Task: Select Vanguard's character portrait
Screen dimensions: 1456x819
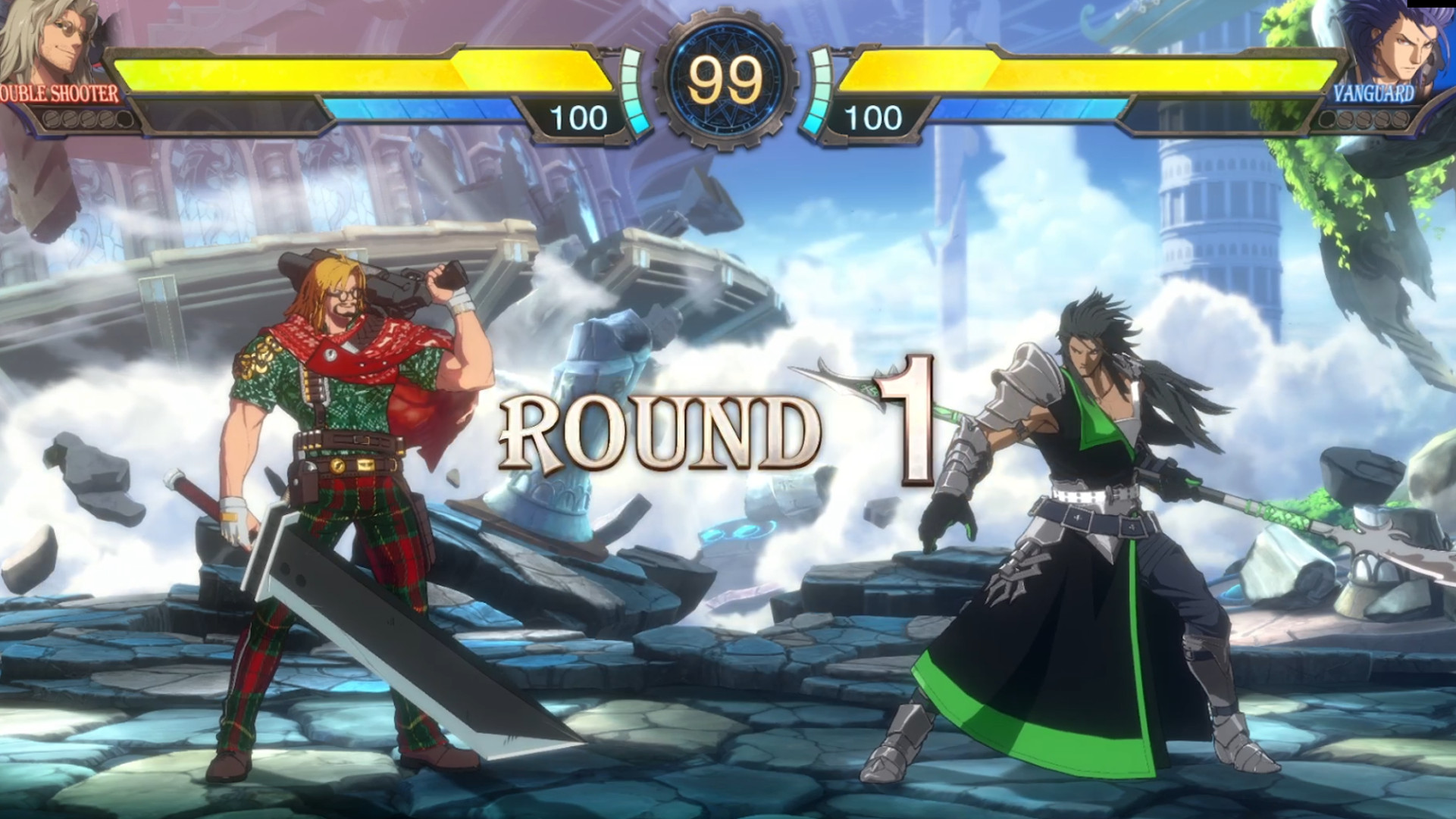Action: 1406,45
